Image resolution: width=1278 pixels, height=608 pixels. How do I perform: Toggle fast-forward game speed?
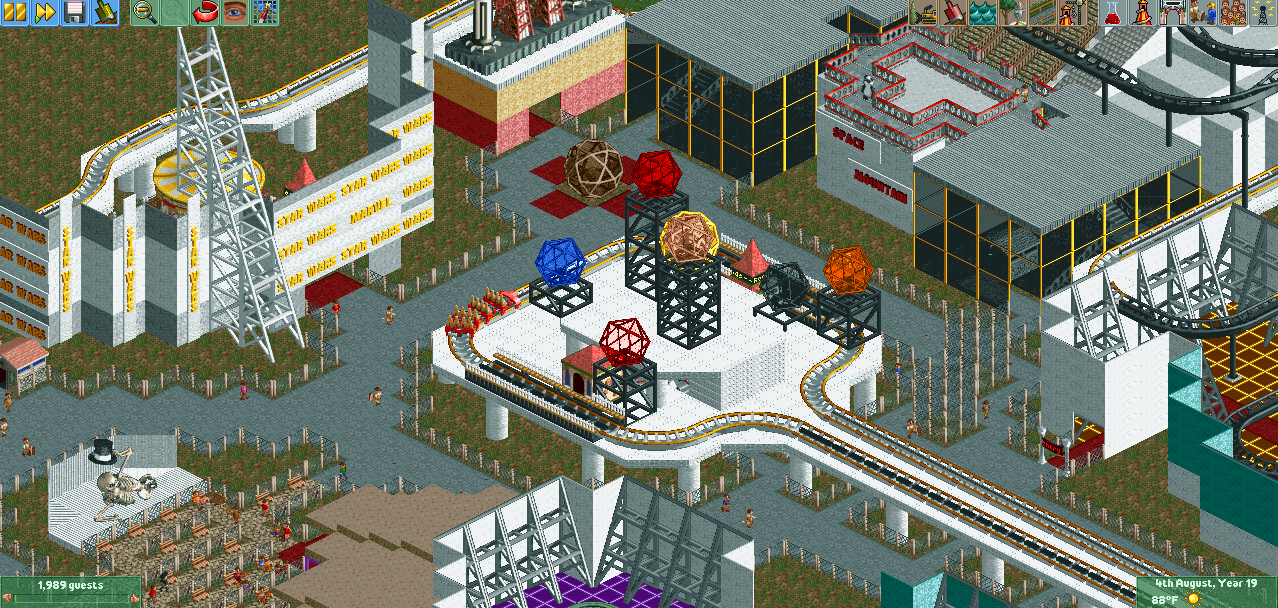[x=45, y=13]
